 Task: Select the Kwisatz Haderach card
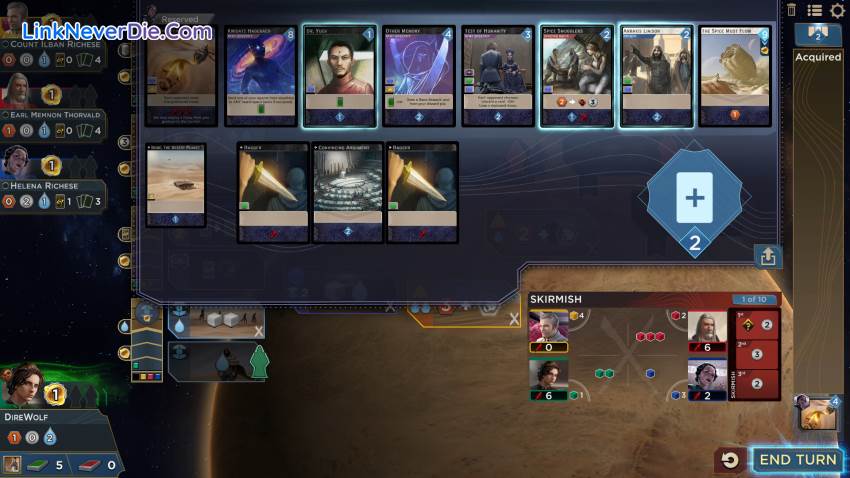(x=261, y=77)
